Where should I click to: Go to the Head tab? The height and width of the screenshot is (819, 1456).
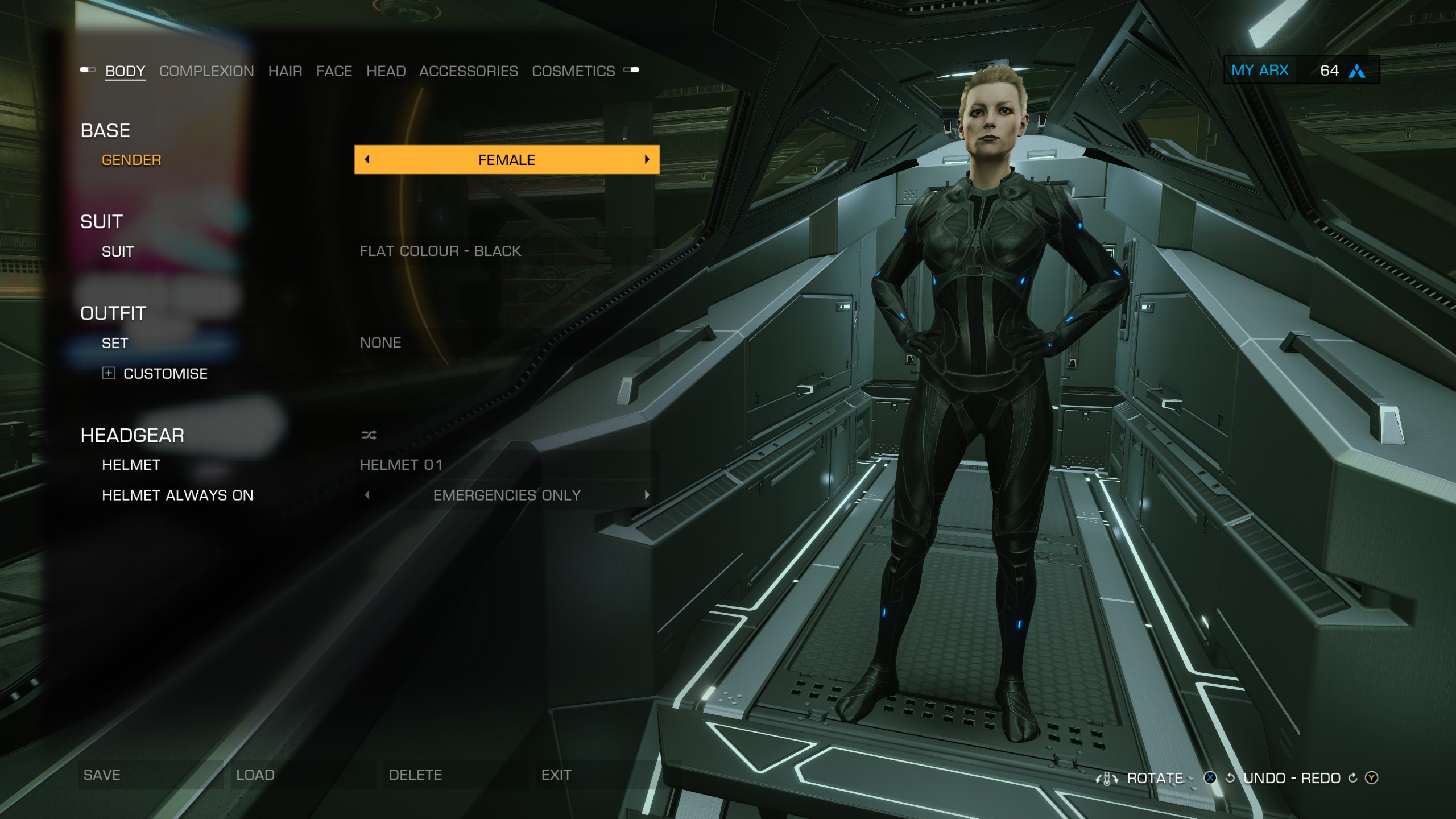pos(386,71)
